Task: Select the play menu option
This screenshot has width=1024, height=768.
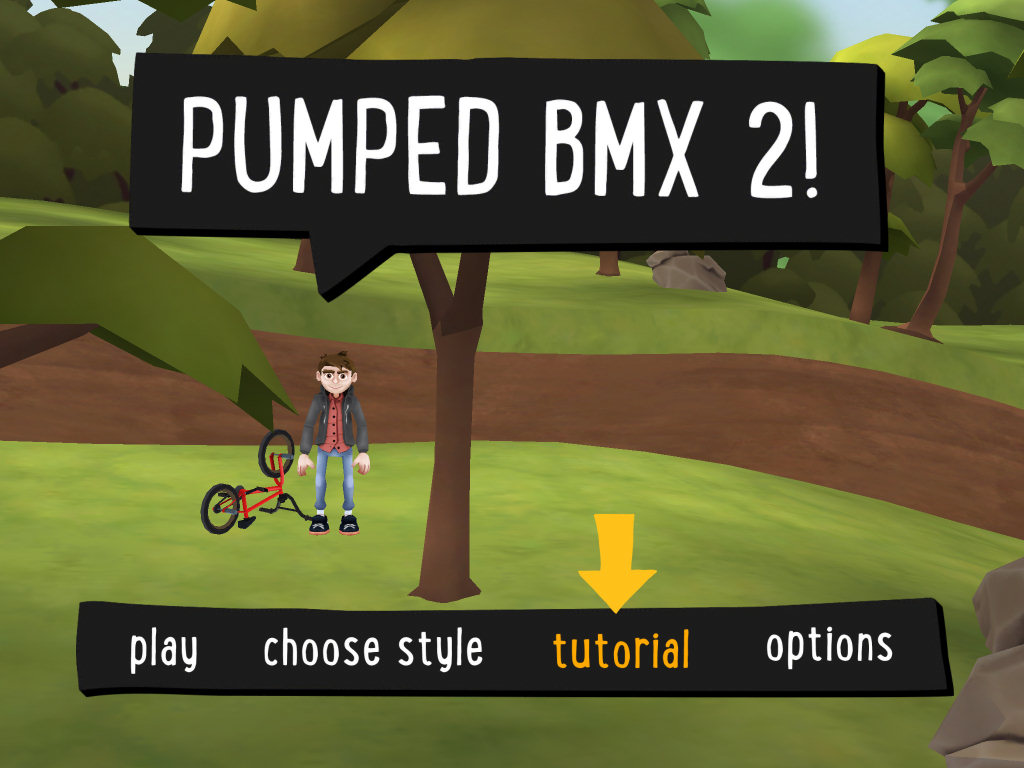Action: tap(164, 651)
